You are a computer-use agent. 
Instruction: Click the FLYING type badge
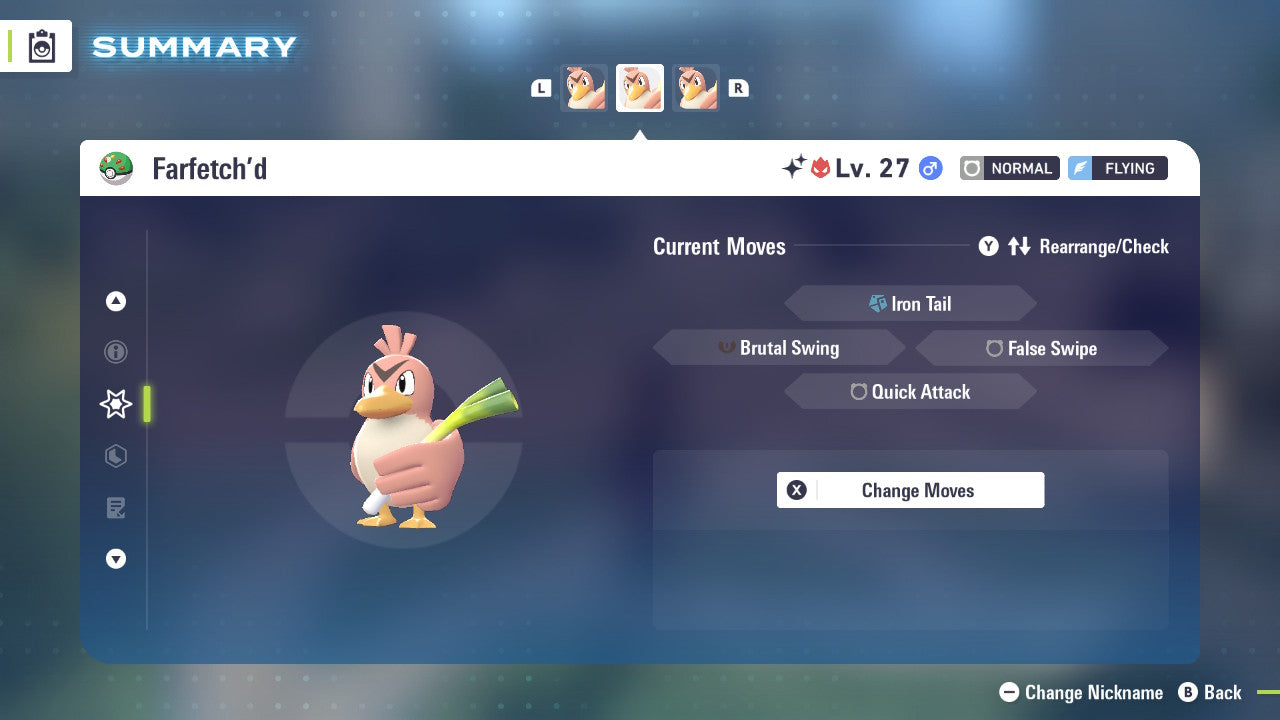(1117, 168)
